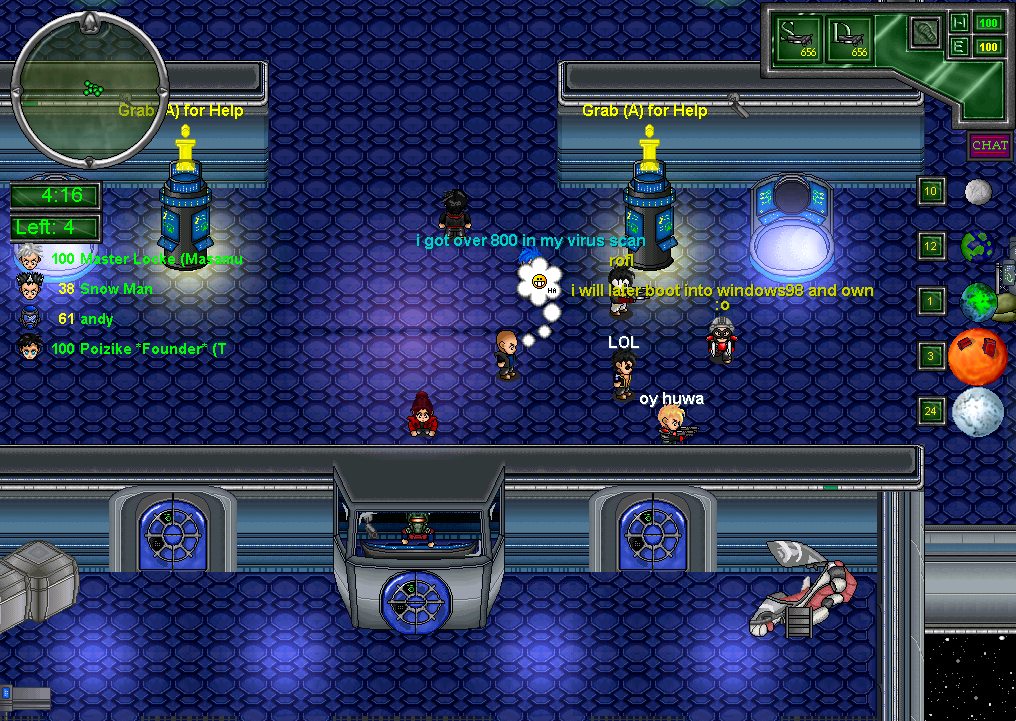Open the circular radar minimap
1016x721 pixels.
pos(90,88)
